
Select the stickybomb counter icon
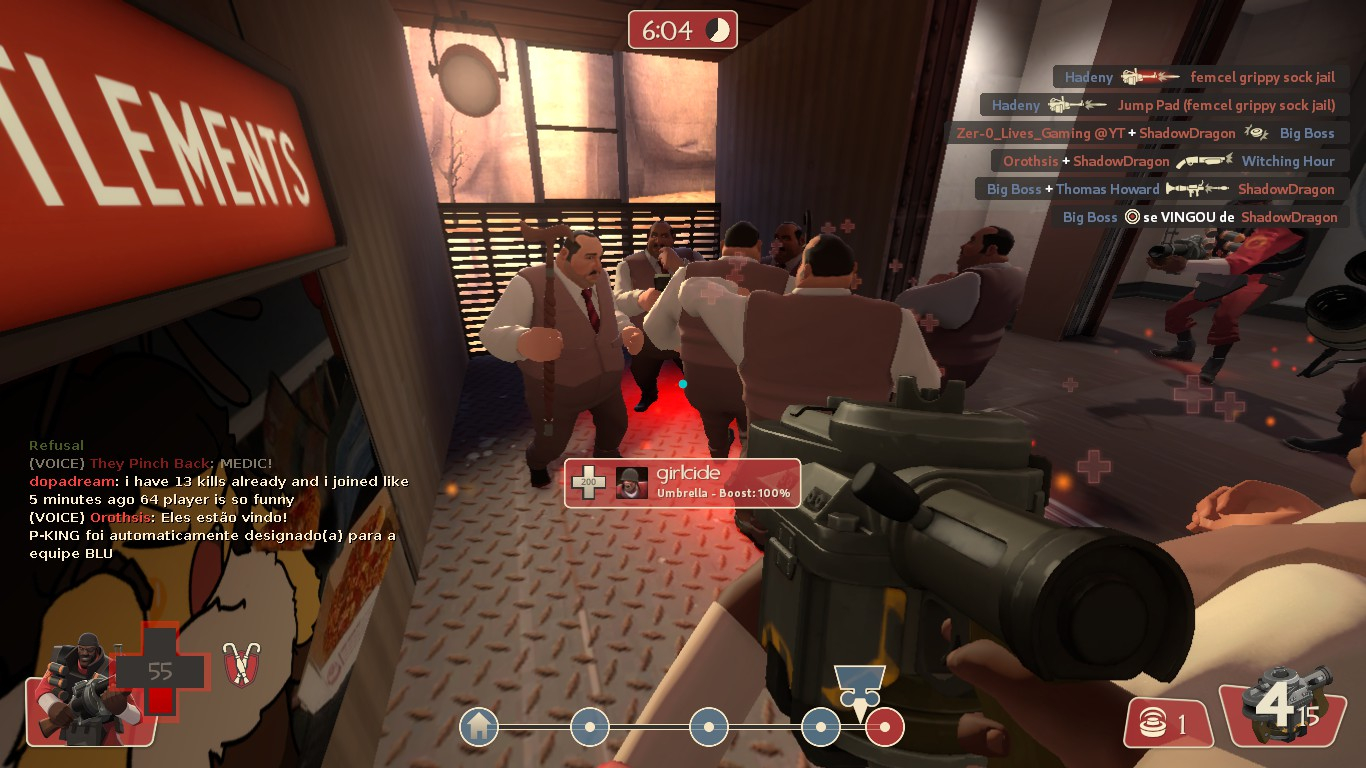[1167, 723]
